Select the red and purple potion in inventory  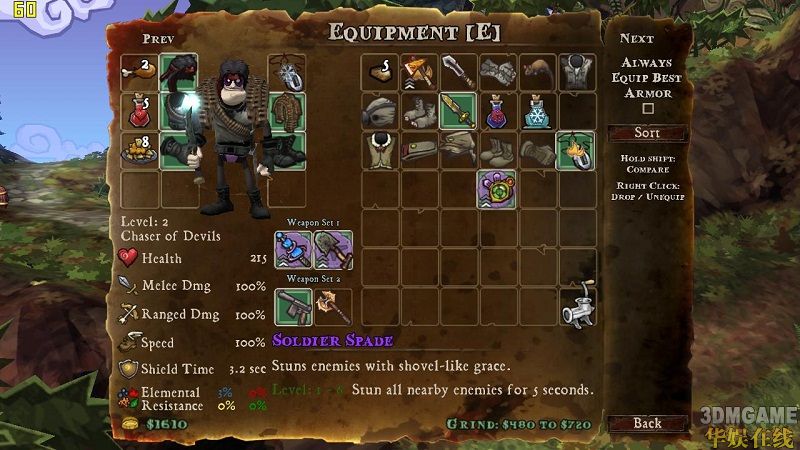[x=496, y=110]
